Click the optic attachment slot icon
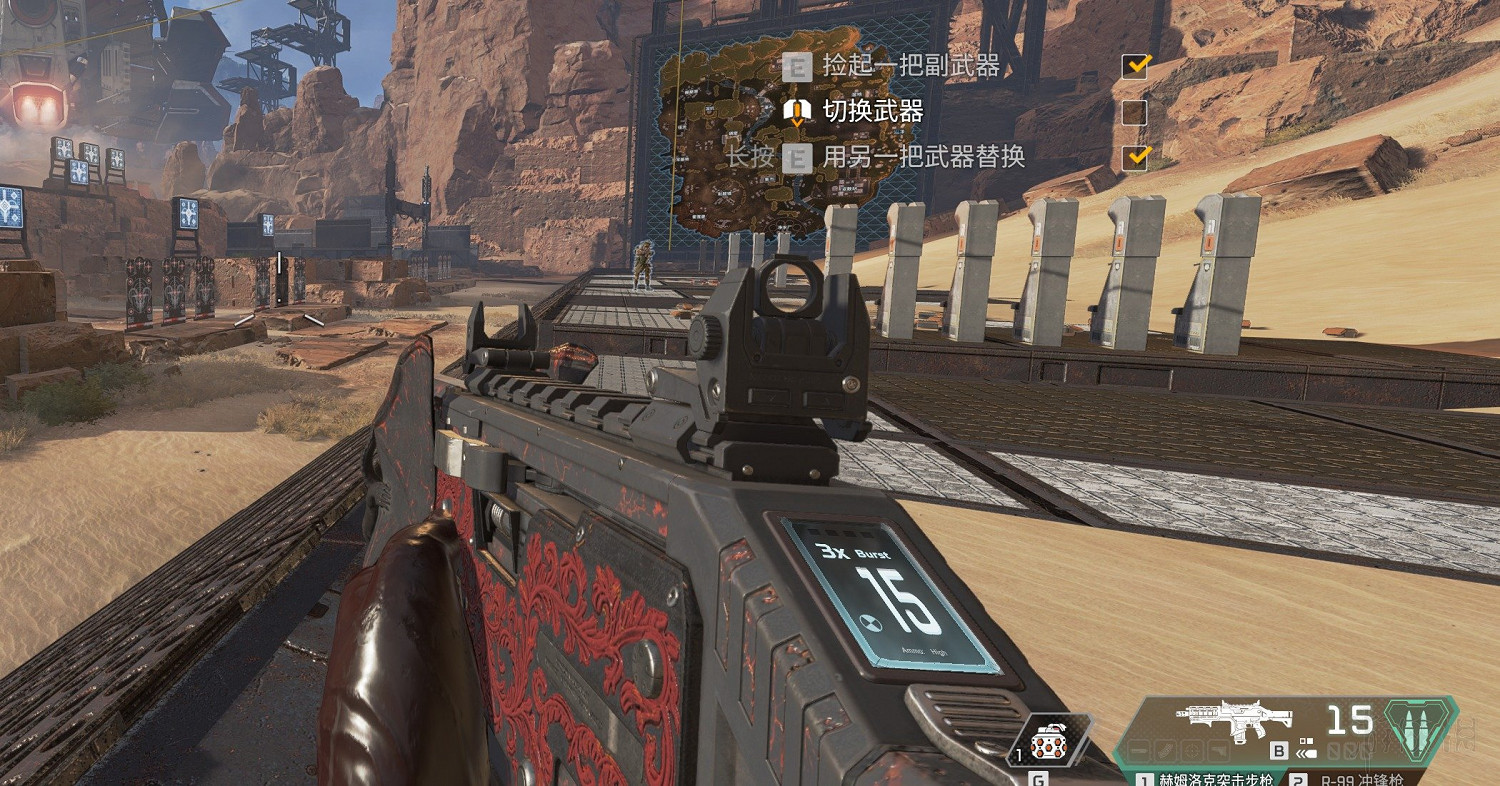 click(x=1190, y=748)
